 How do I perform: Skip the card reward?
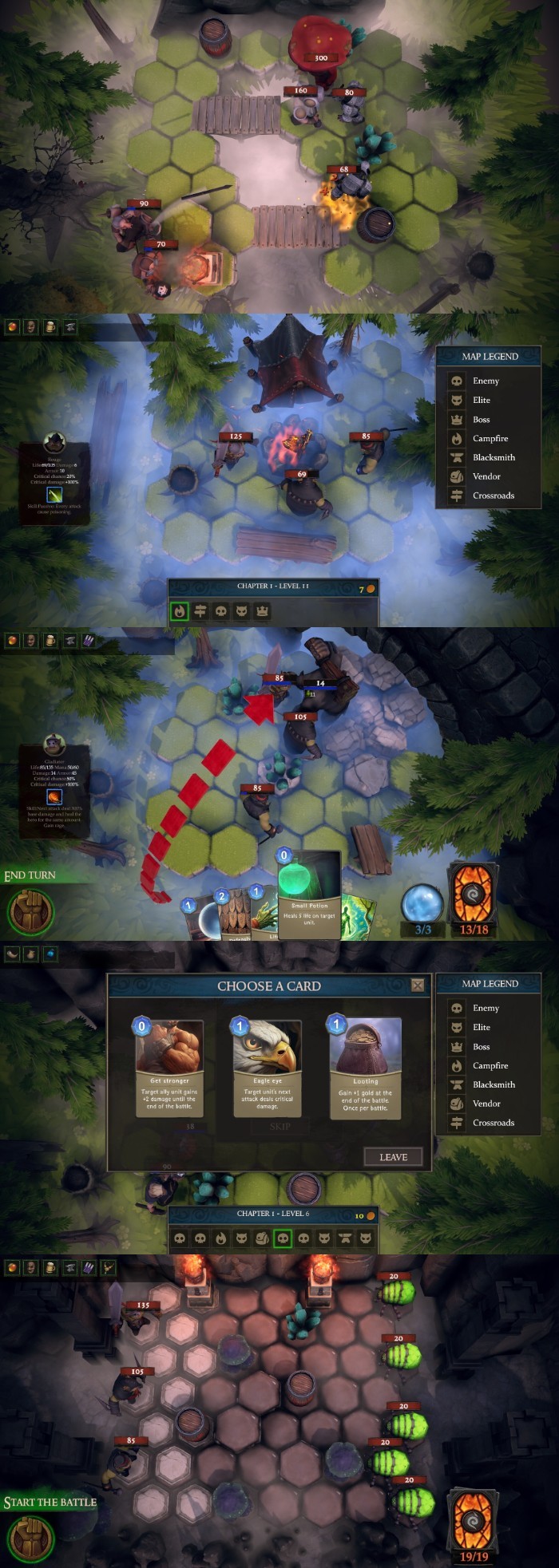point(279,1127)
